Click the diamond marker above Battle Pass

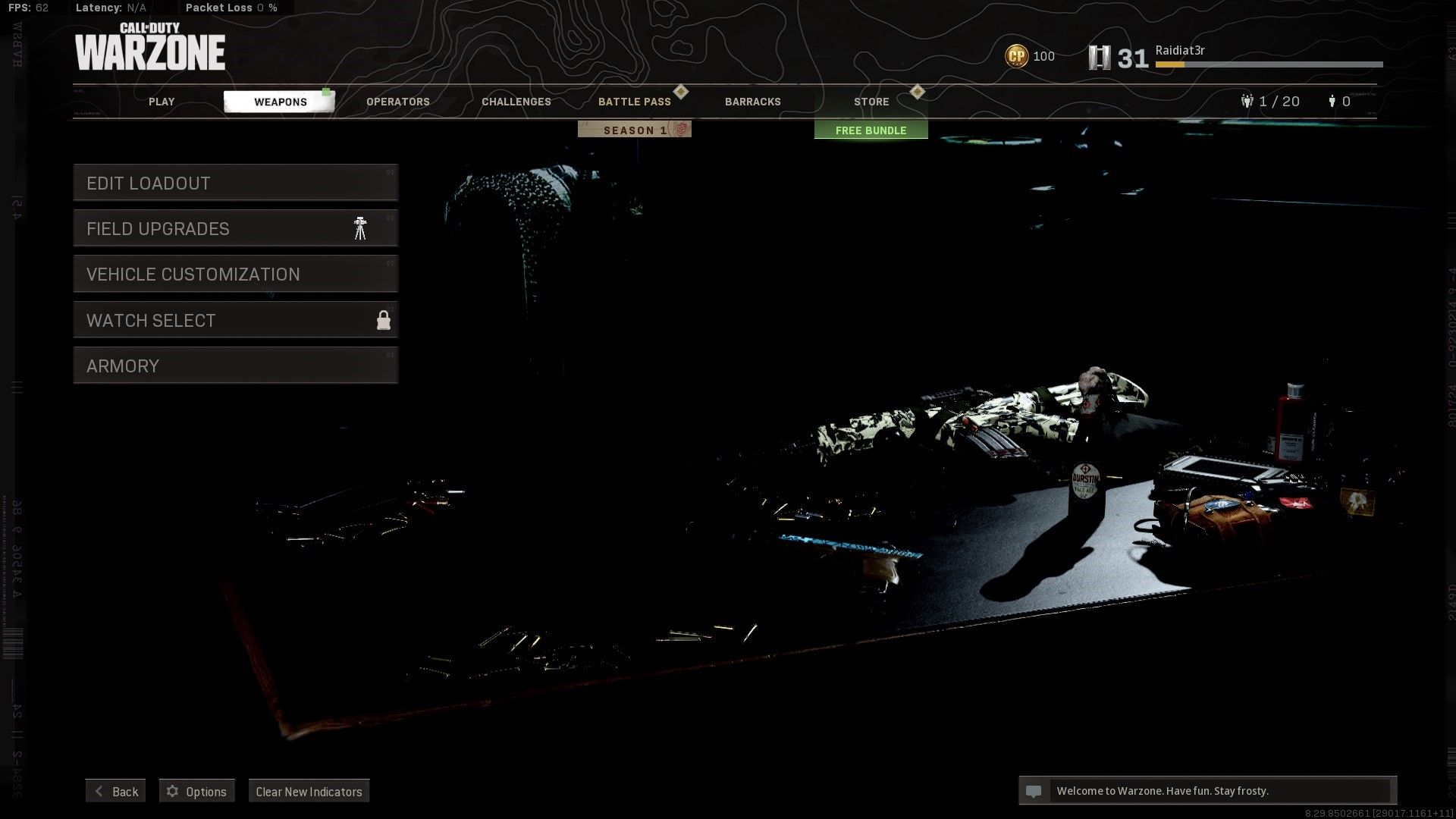[682, 91]
